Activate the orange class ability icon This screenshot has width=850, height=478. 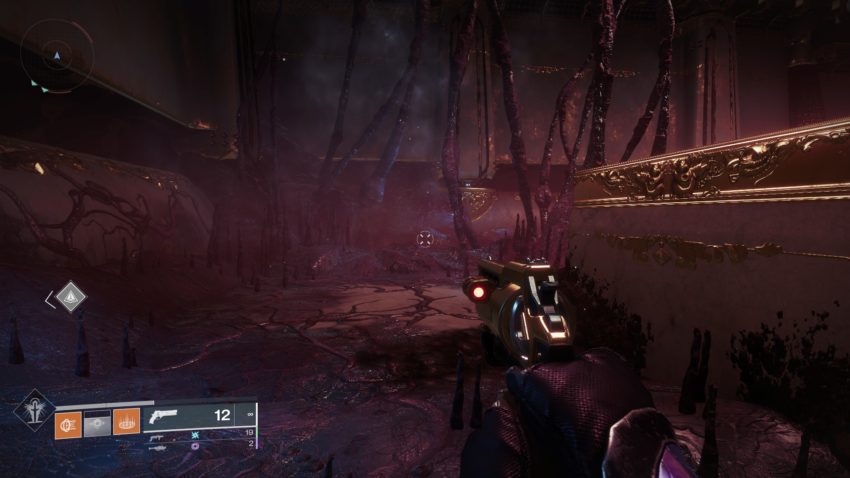coord(126,424)
